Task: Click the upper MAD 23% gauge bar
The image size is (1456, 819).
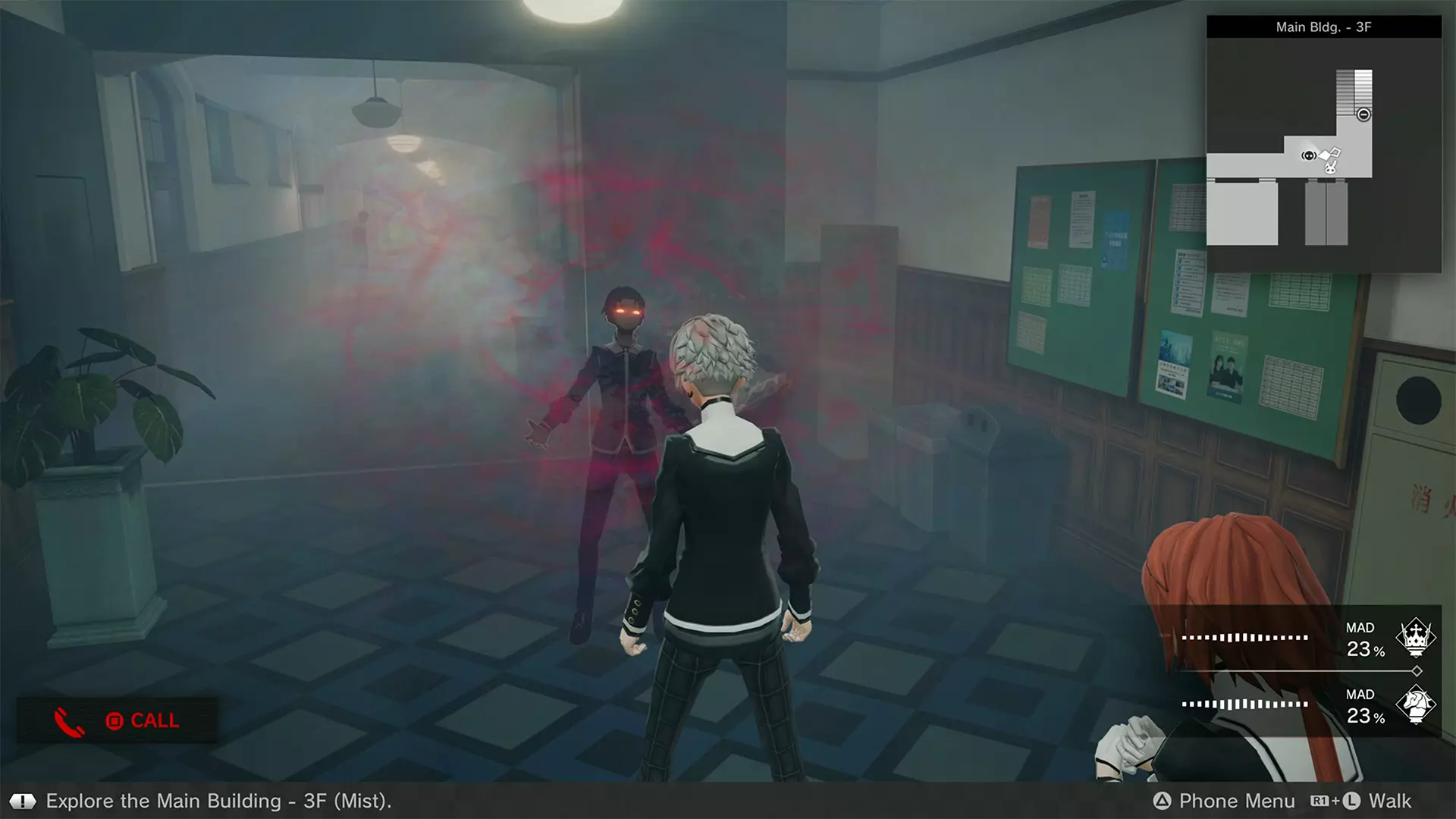Action: point(1246,638)
